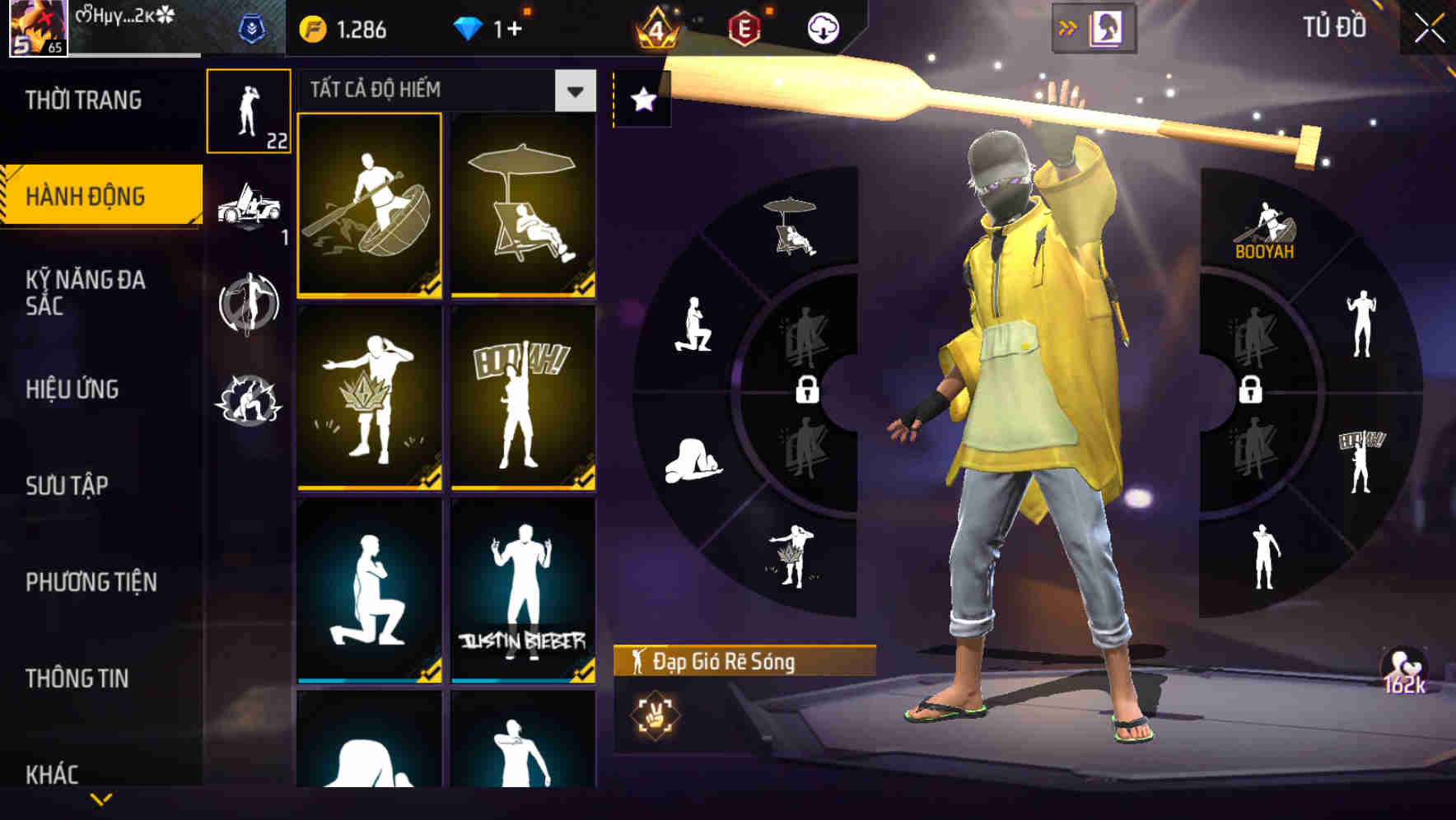Expand the down chevron below KHÁC
This screenshot has width=1456, height=820.
[100, 798]
